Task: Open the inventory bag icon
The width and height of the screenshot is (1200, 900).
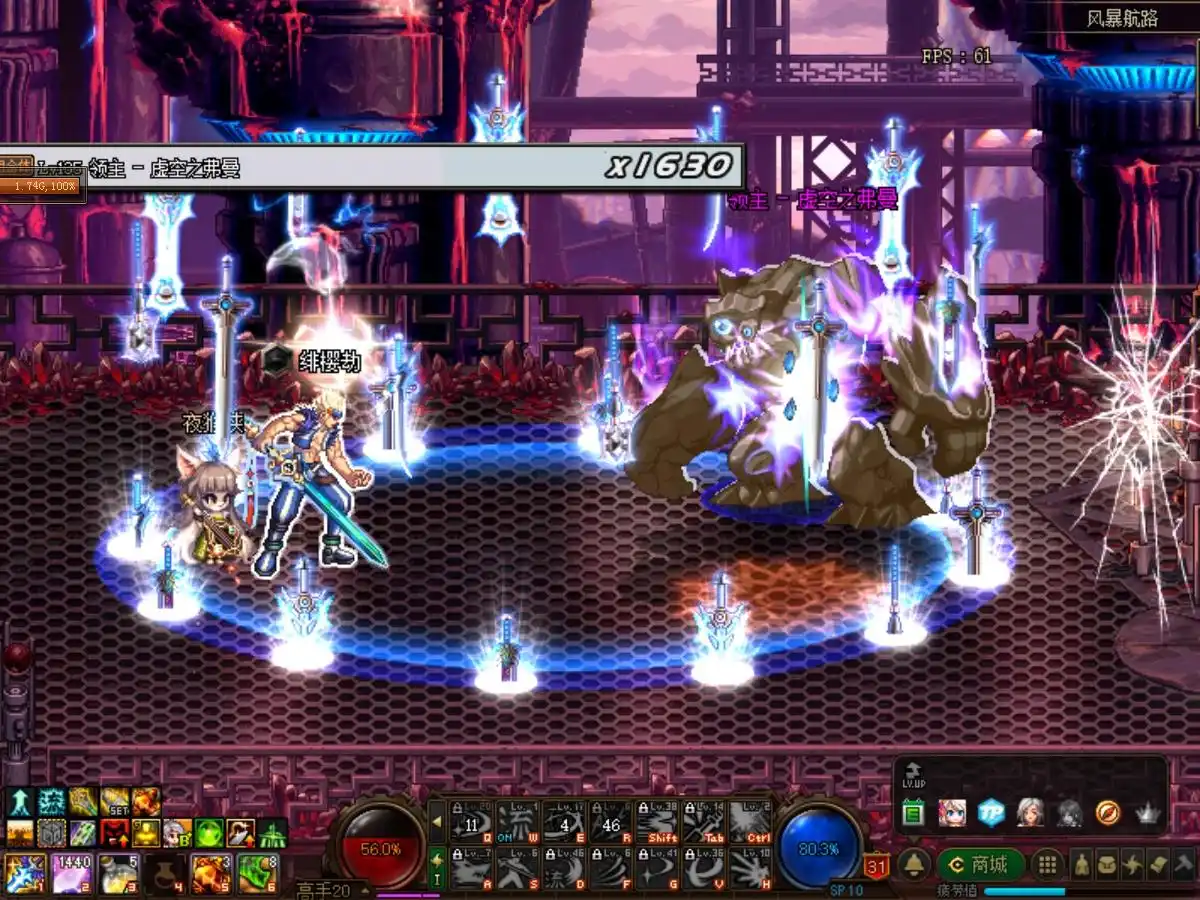Action: click(1107, 865)
